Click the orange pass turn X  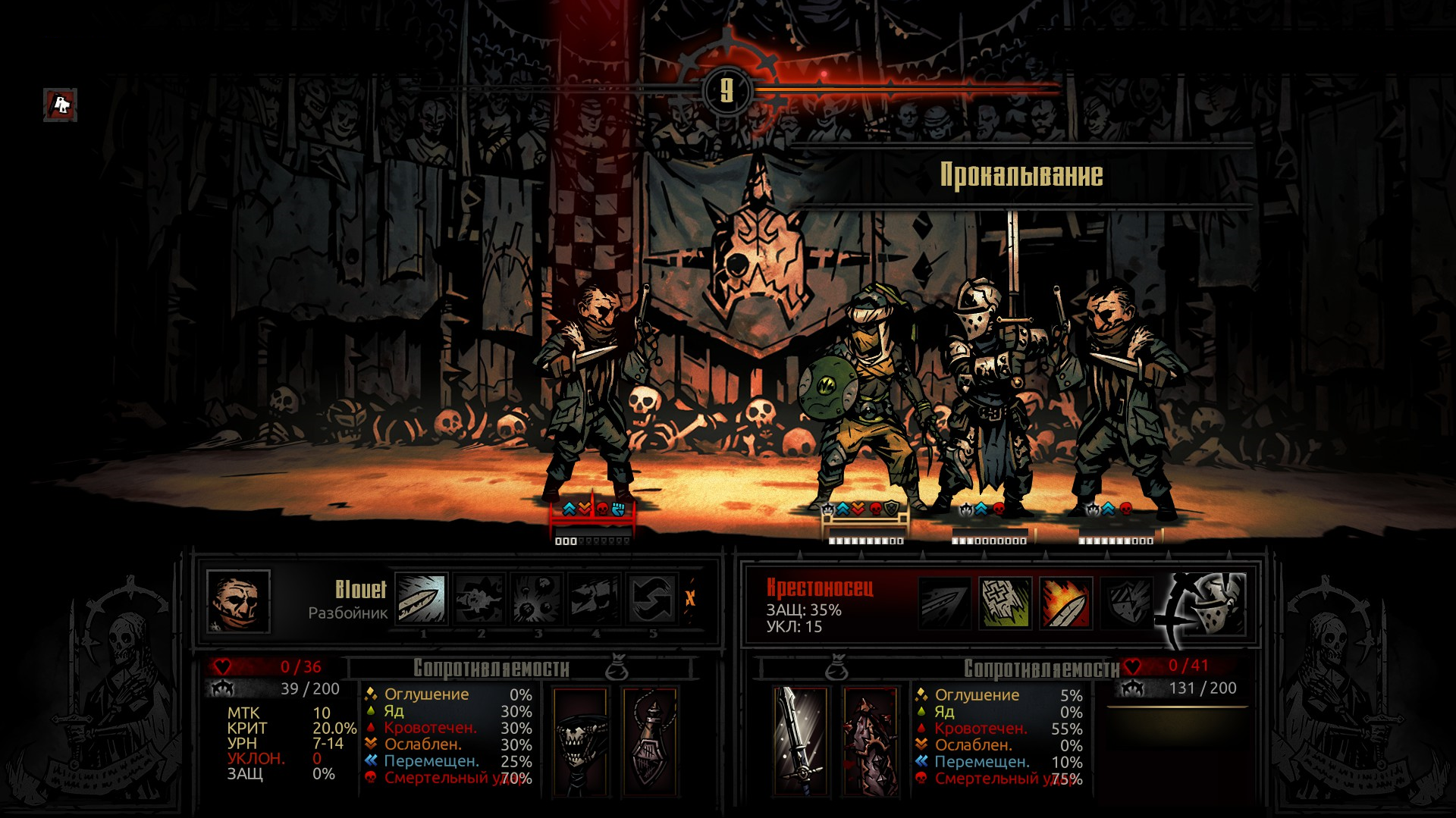tap(690, 598)
